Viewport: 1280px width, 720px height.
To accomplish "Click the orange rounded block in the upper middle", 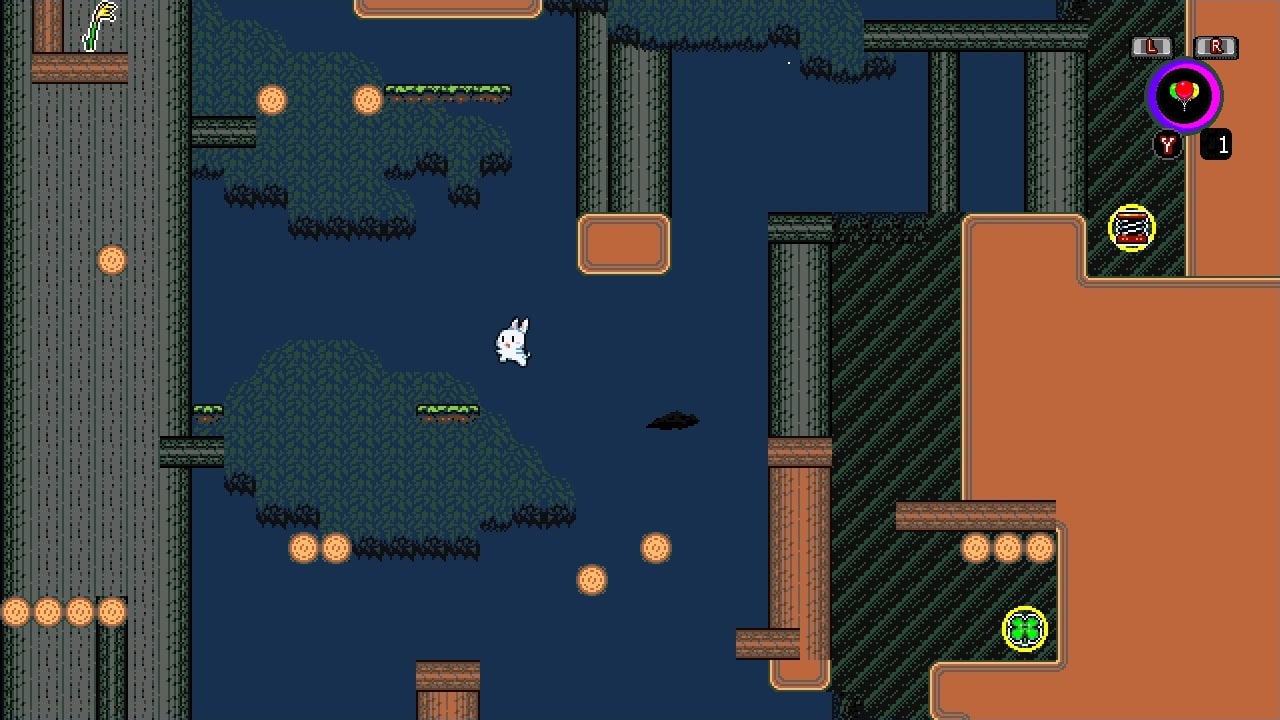I will pos(623,245).
